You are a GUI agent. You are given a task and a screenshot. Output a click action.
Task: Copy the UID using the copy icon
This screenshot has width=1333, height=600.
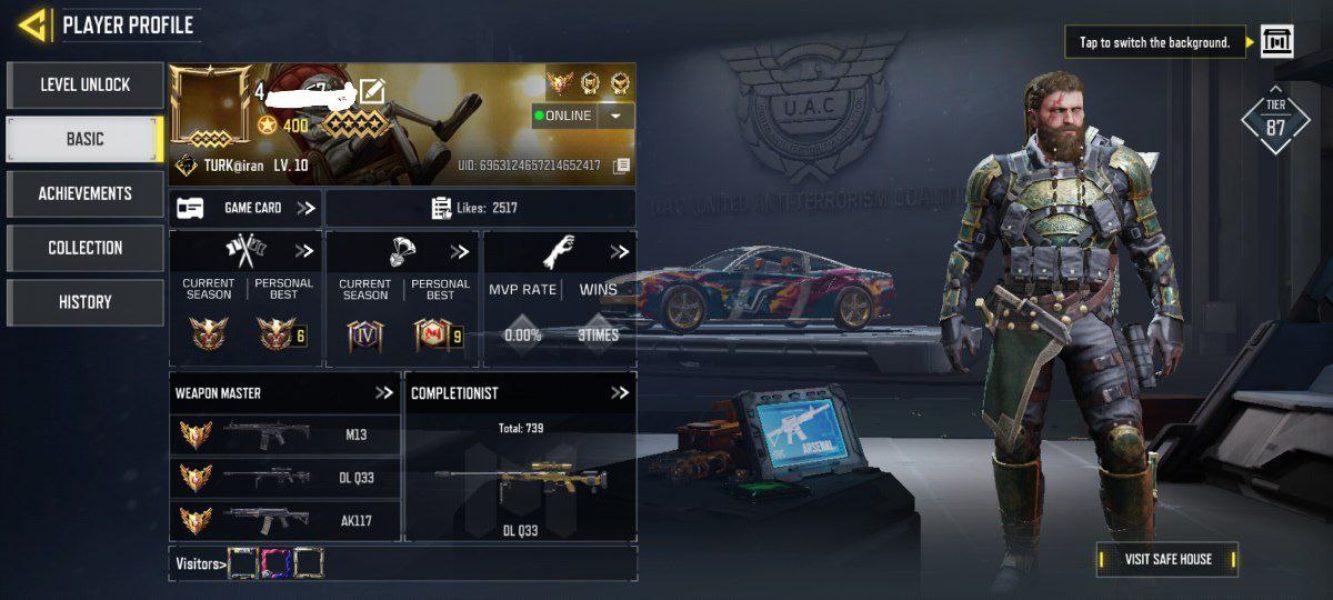[621, 166]
